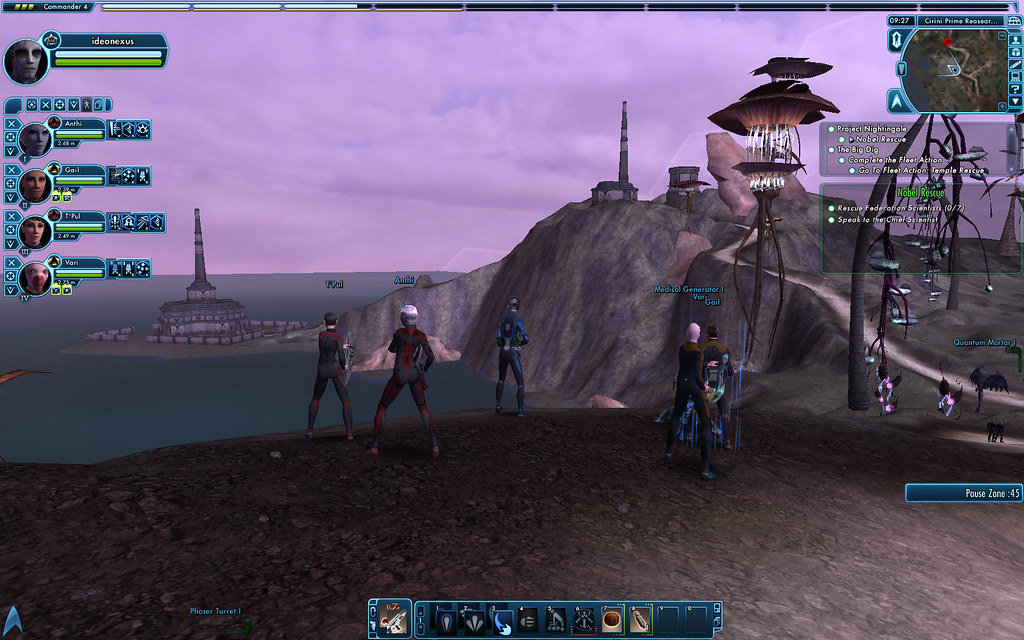1024x640 pixels.
Task: Select the ideonexus player portrait
Action: [27, 62]
